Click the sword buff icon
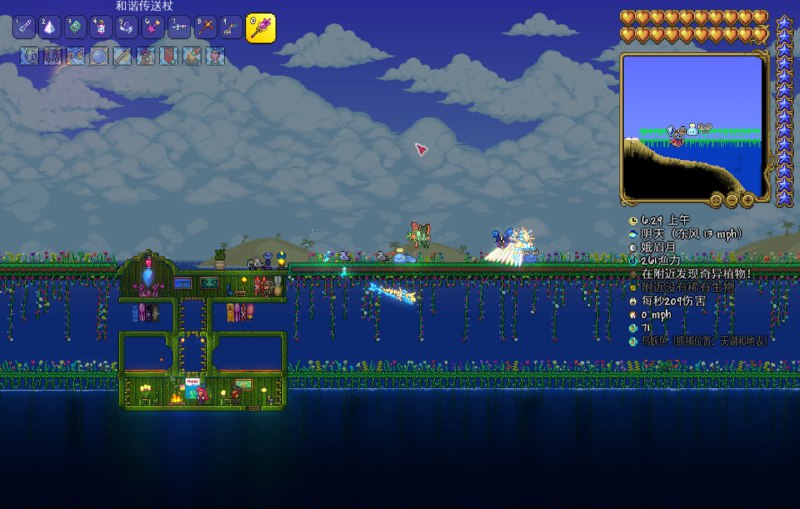The height and width of the screenshot is (509, 800). point(121,56)
